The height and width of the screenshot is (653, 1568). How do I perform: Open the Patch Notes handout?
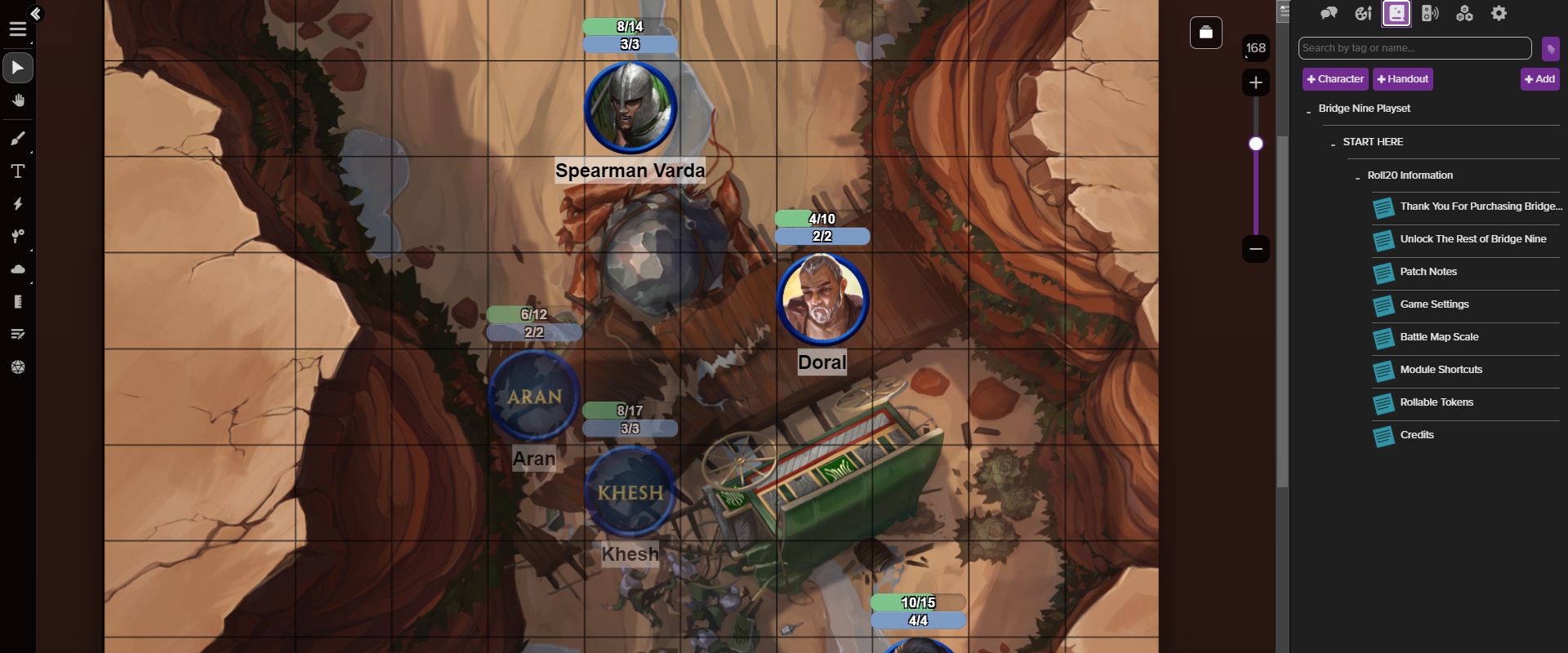[1428, 271]
